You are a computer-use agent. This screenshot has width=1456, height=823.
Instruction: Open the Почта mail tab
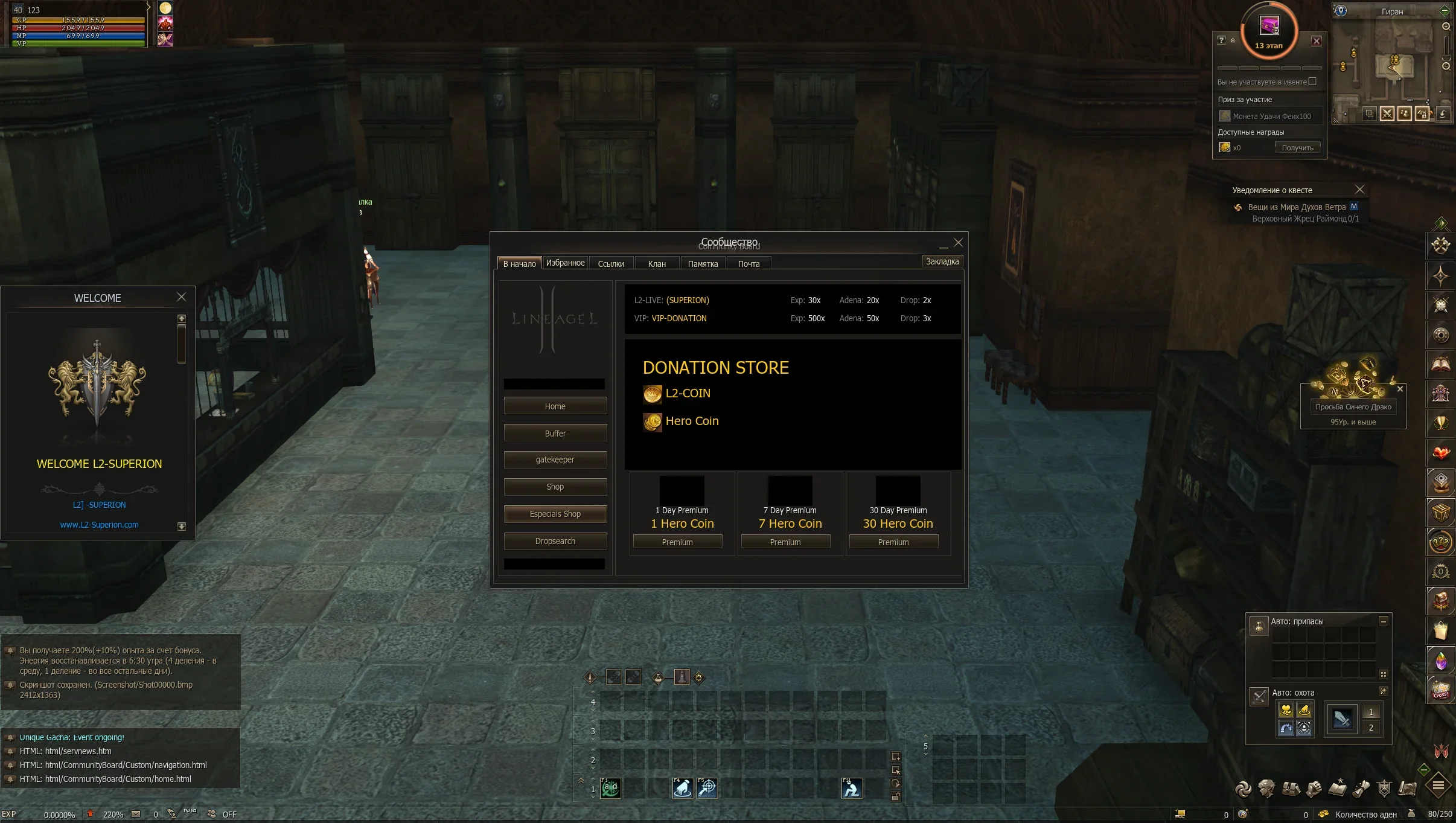749,264
